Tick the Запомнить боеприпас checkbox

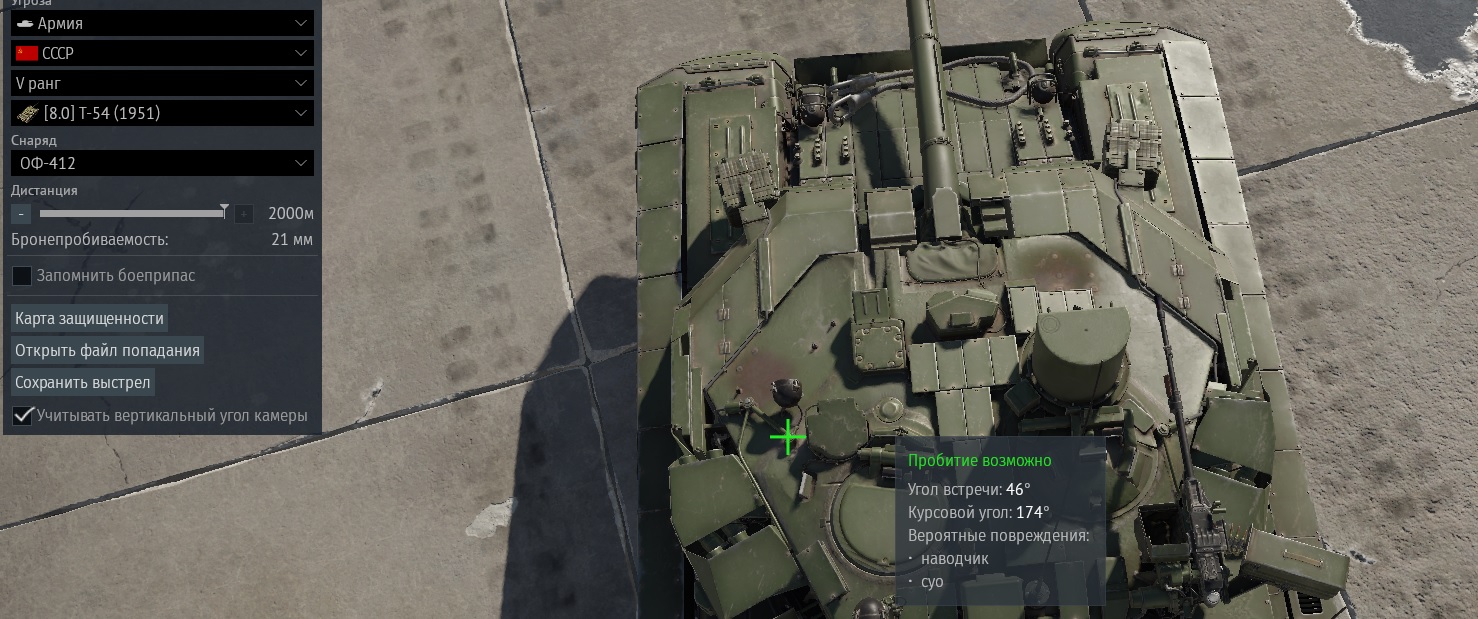coord(22,275)
